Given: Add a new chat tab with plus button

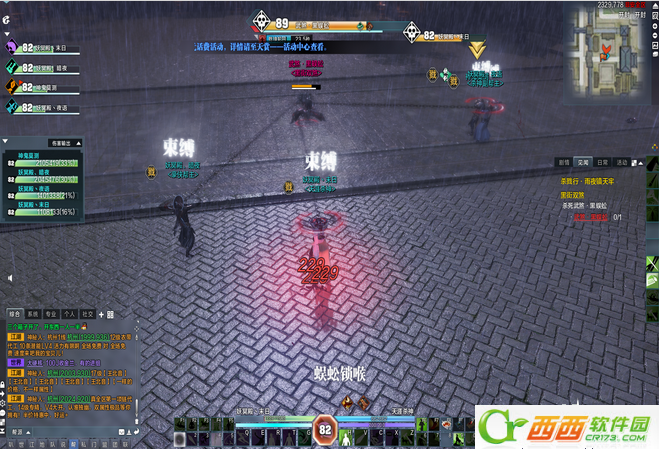Looking at the screenshot, I should 100,313.
